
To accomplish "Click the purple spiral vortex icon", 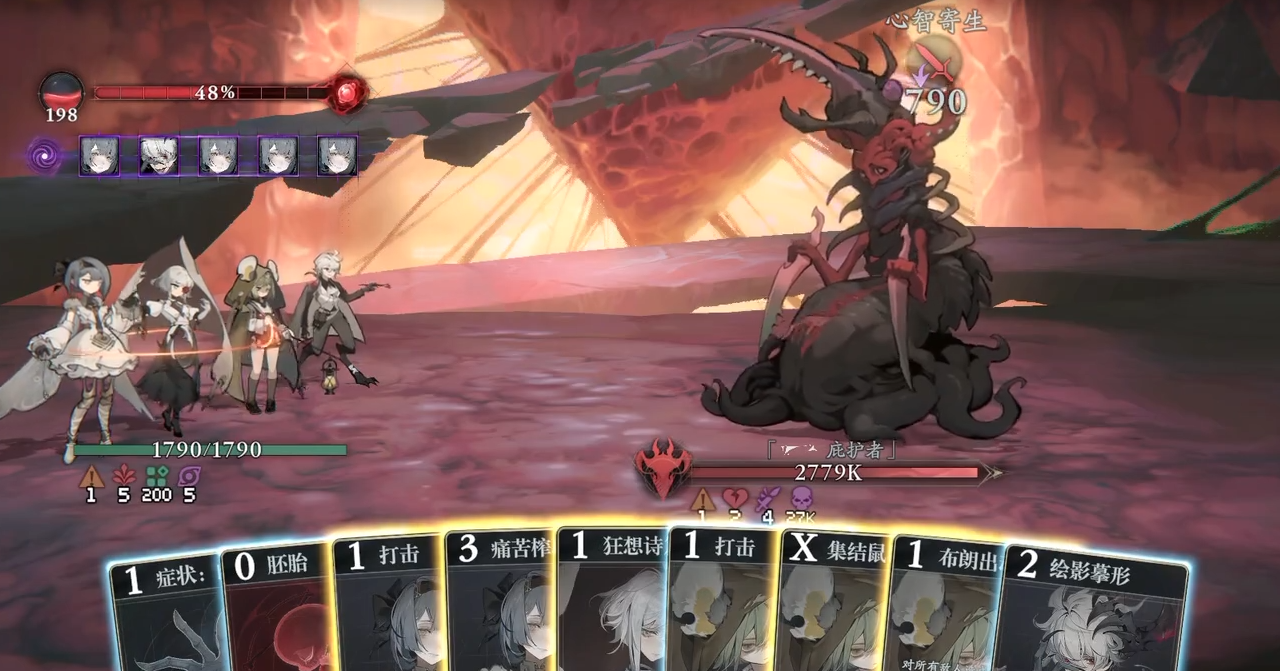I will [x=45, y=157].
